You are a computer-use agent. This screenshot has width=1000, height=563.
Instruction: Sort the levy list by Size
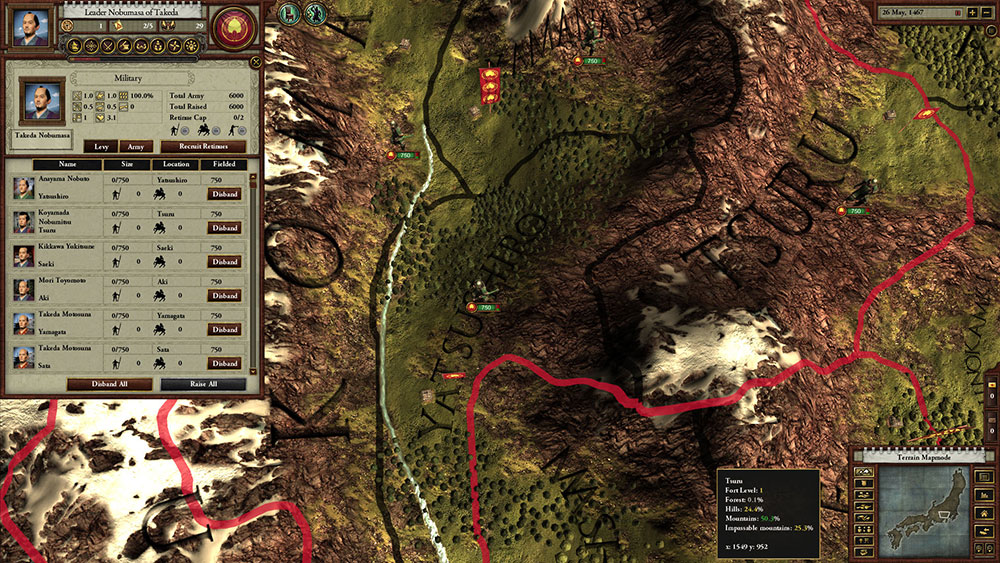pos(125,165)
